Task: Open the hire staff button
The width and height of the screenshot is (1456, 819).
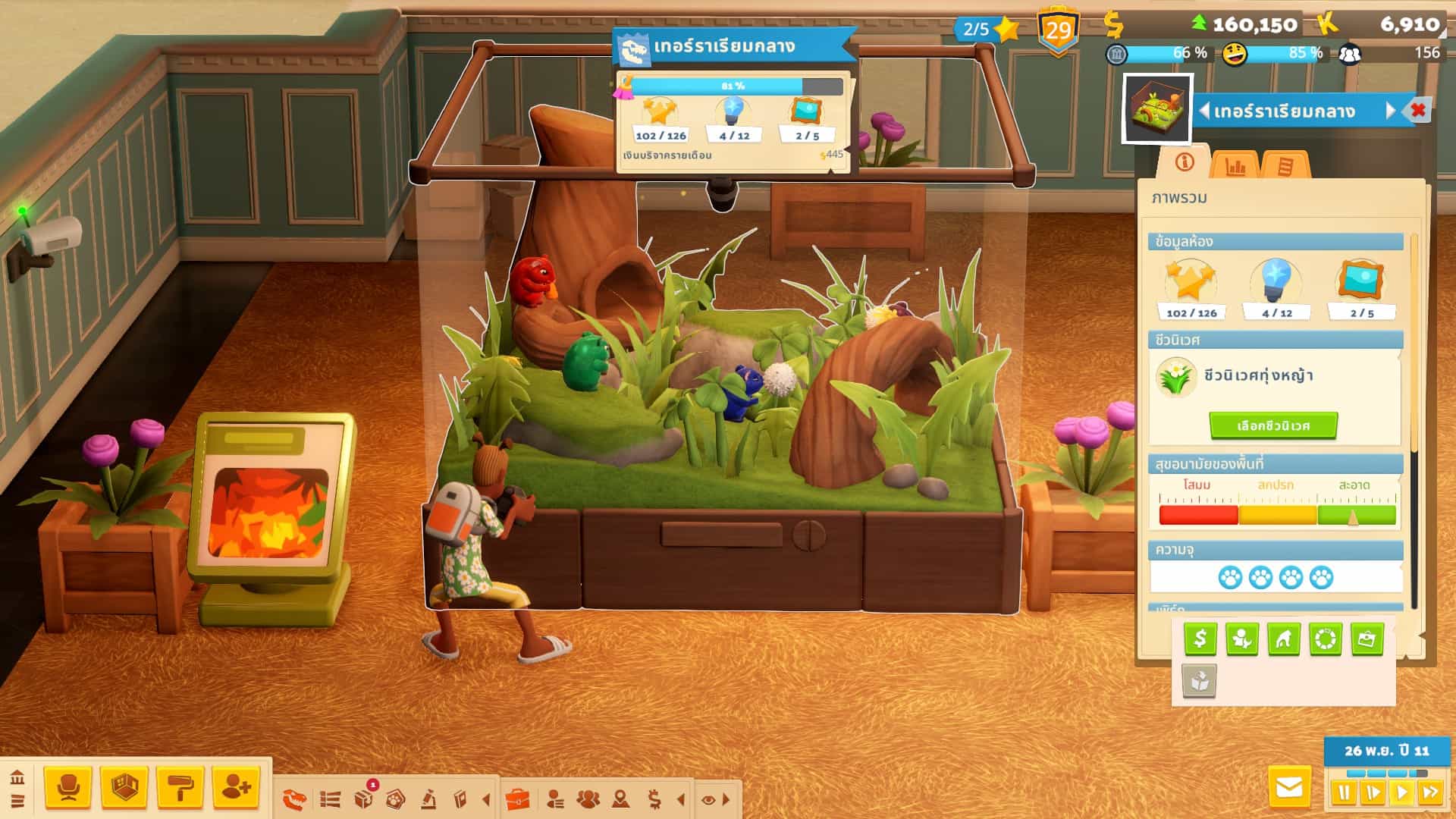Action: 236,787
